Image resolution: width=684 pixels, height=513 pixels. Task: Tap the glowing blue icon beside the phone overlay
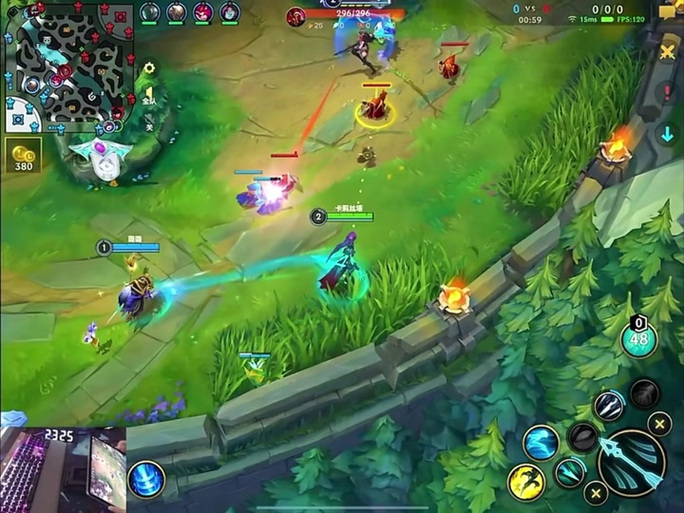click(147, 478)
